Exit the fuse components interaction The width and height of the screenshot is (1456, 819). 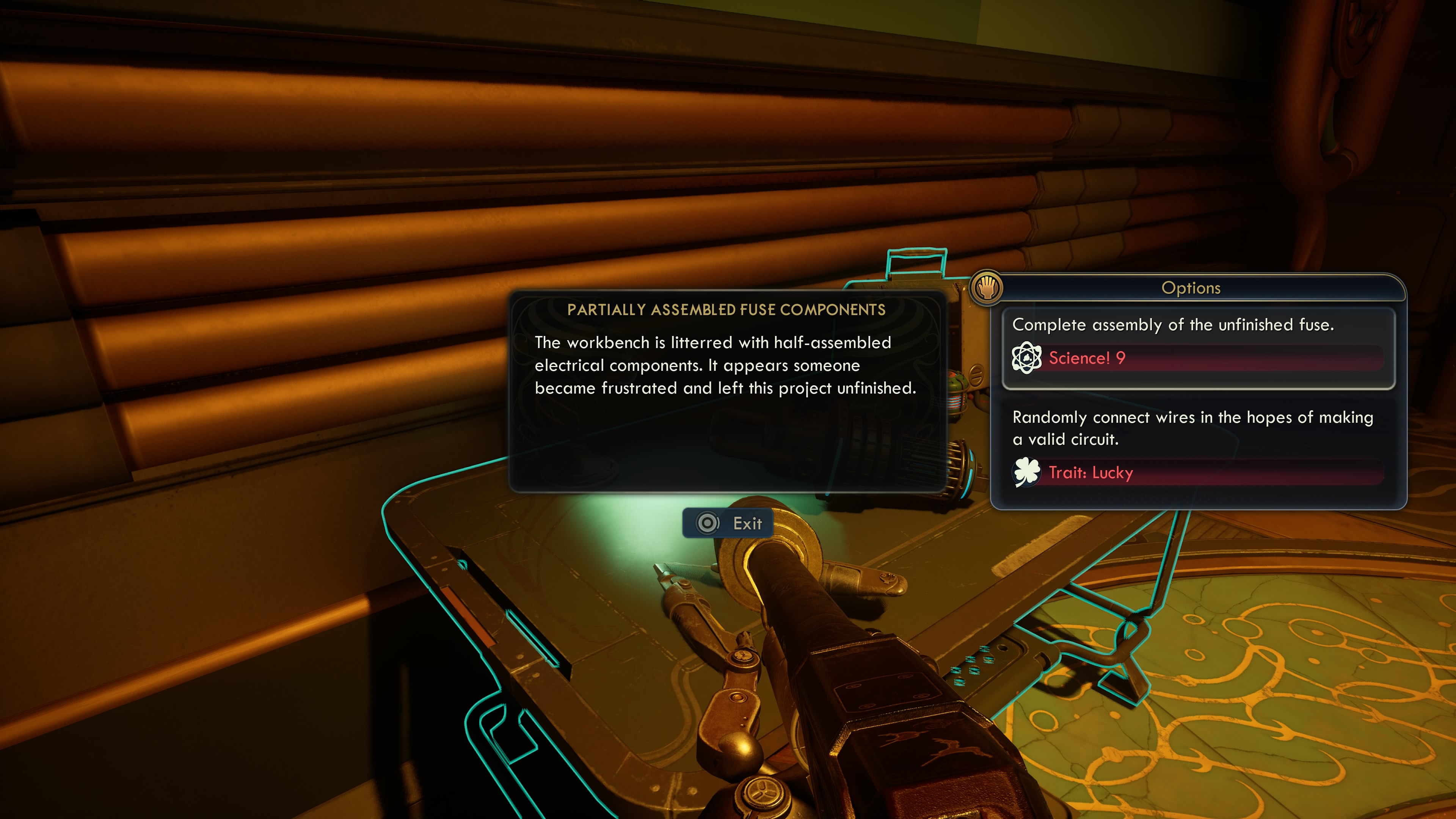728,523
